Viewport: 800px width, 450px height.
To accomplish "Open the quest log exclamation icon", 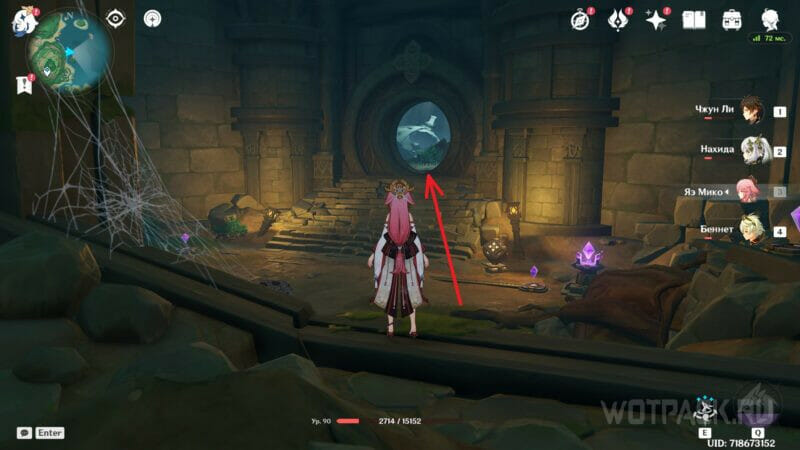I will click(x=24, y=84).
